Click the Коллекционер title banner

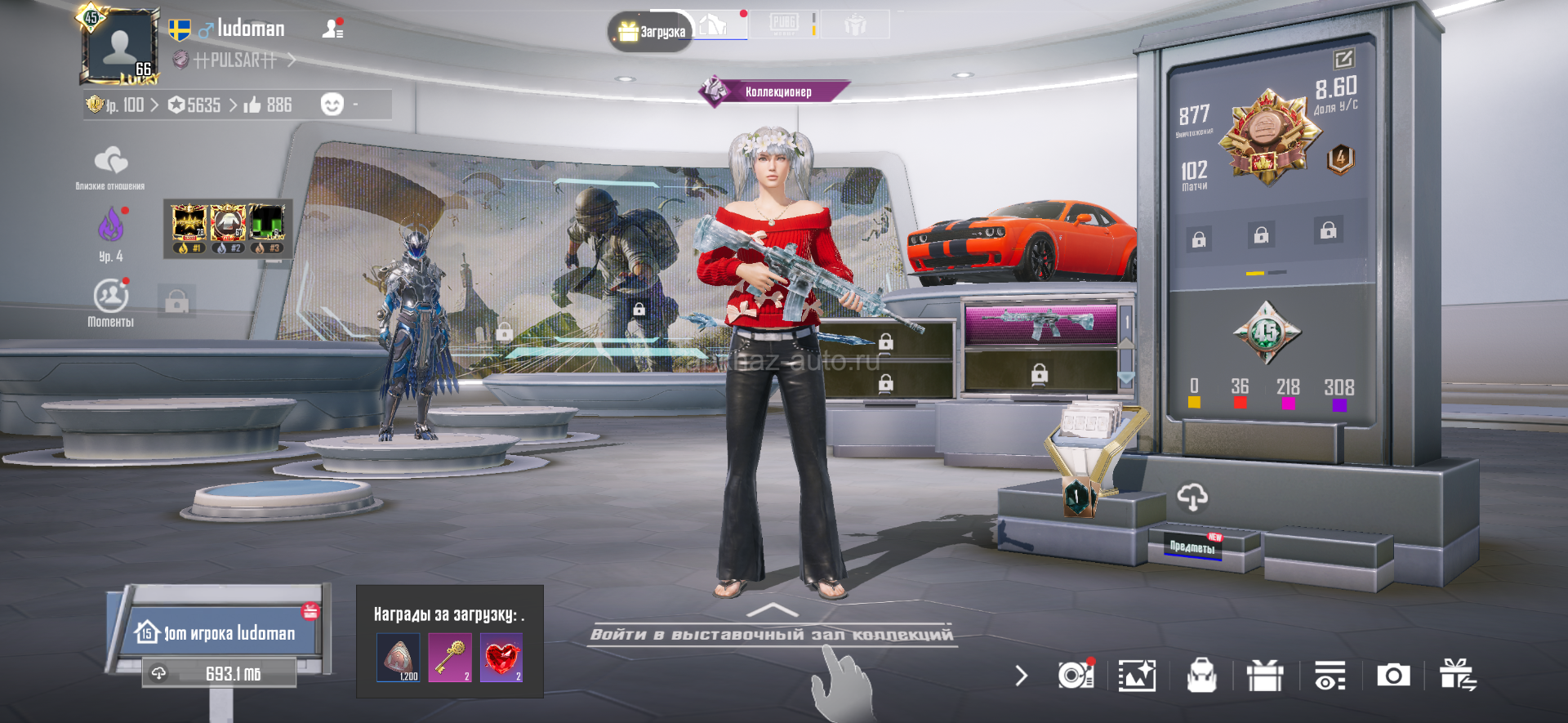(x=776, y=91)
